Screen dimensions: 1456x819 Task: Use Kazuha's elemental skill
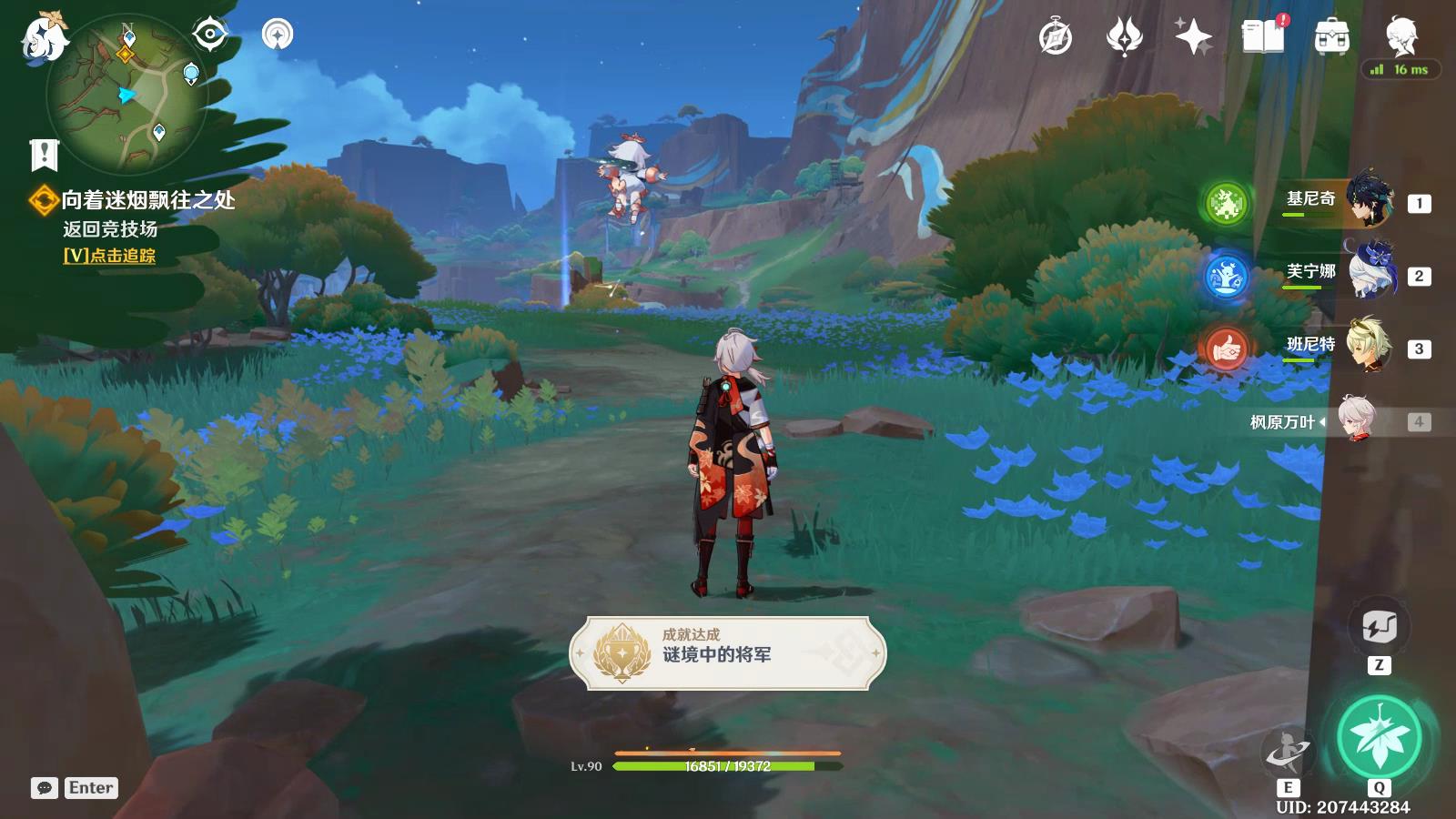coord(1288,753)
